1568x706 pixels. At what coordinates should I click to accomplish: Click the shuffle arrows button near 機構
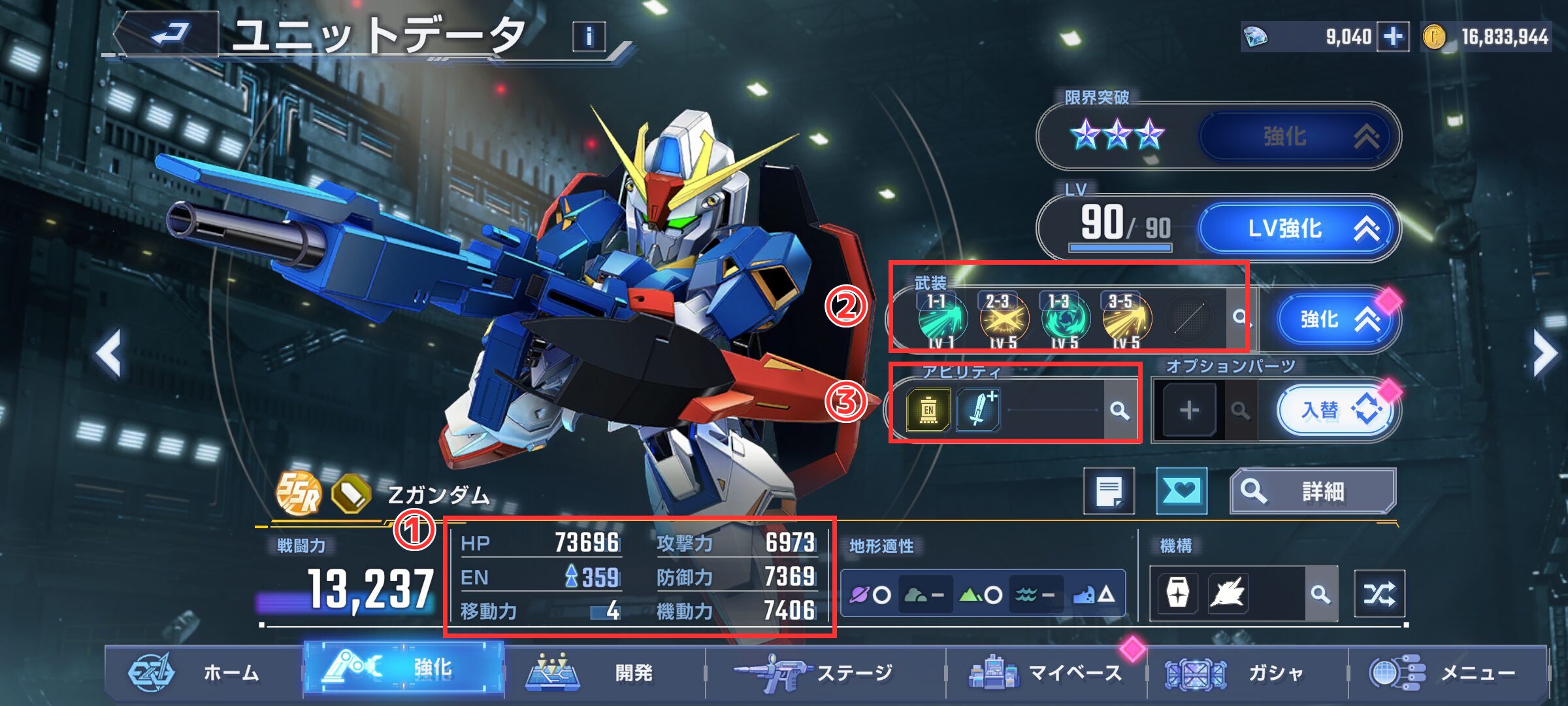pos(1379,594)
